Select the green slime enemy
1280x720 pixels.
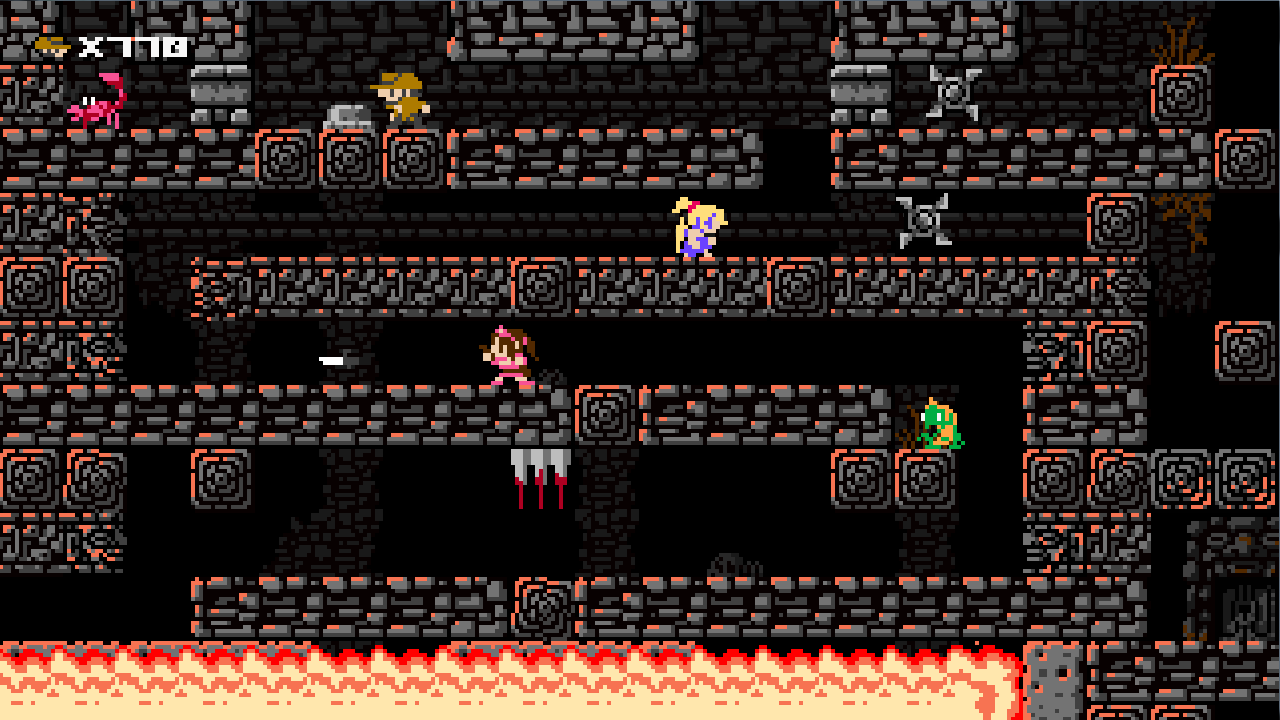[x=938, y=422]
